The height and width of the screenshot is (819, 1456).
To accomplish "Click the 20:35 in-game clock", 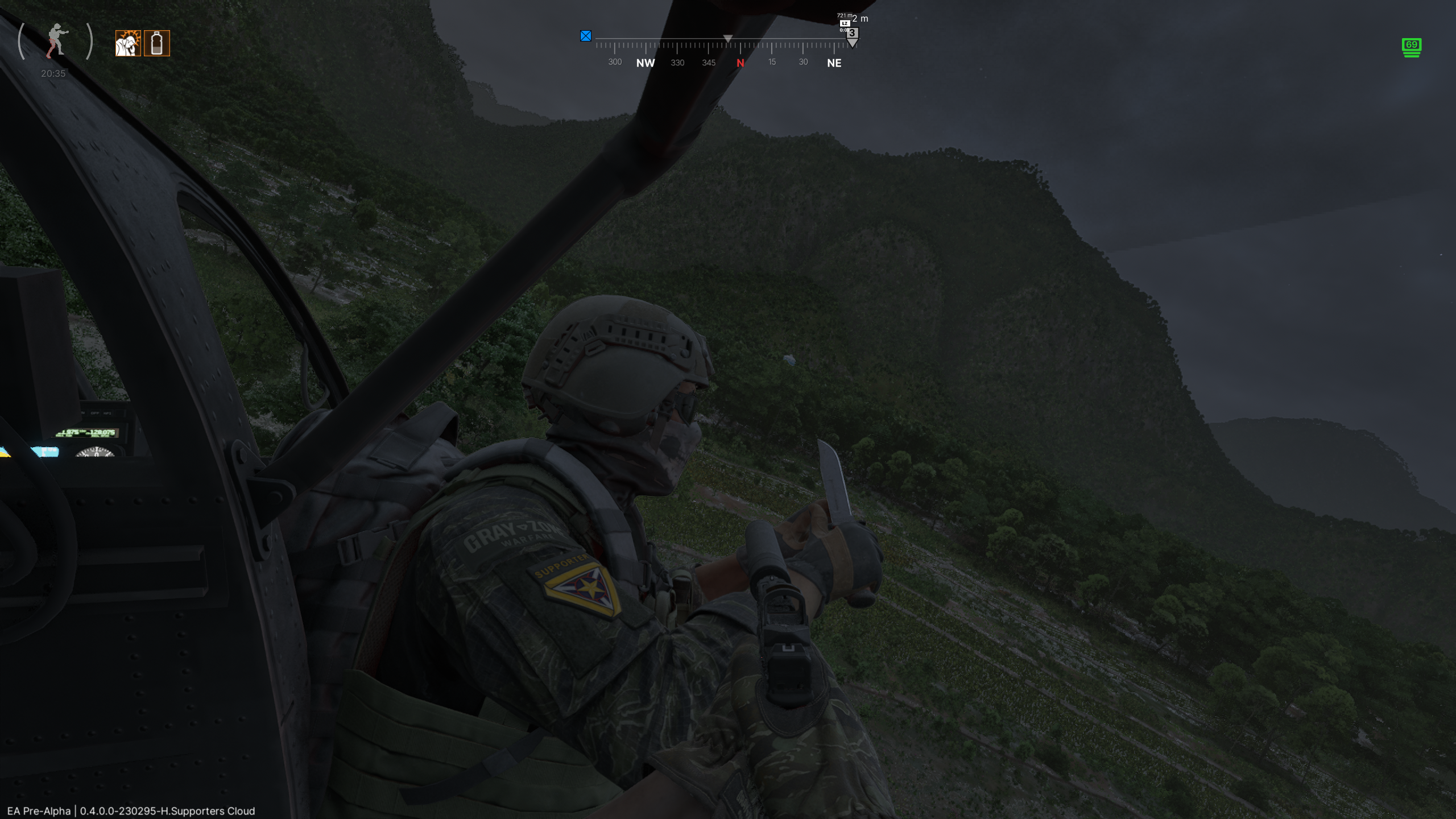I will [52, 73].
